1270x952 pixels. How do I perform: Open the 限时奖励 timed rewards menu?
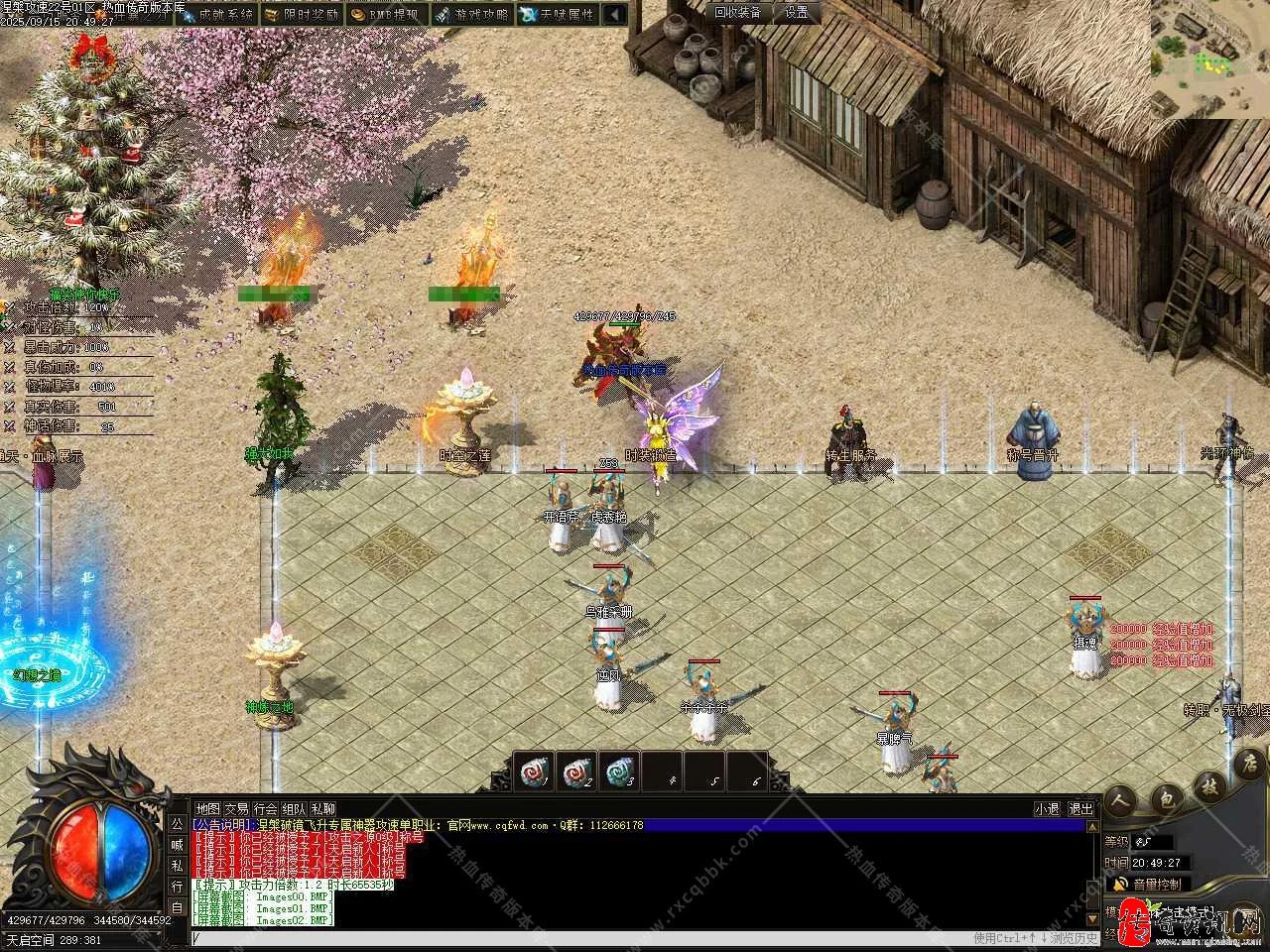tap(302, 14)
